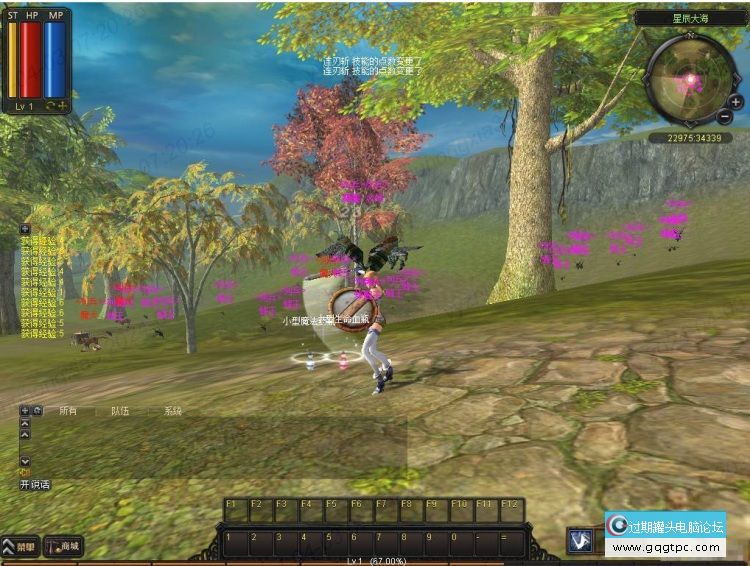Zoom out the minimap with minus button
750x566 pixels.
725,118
